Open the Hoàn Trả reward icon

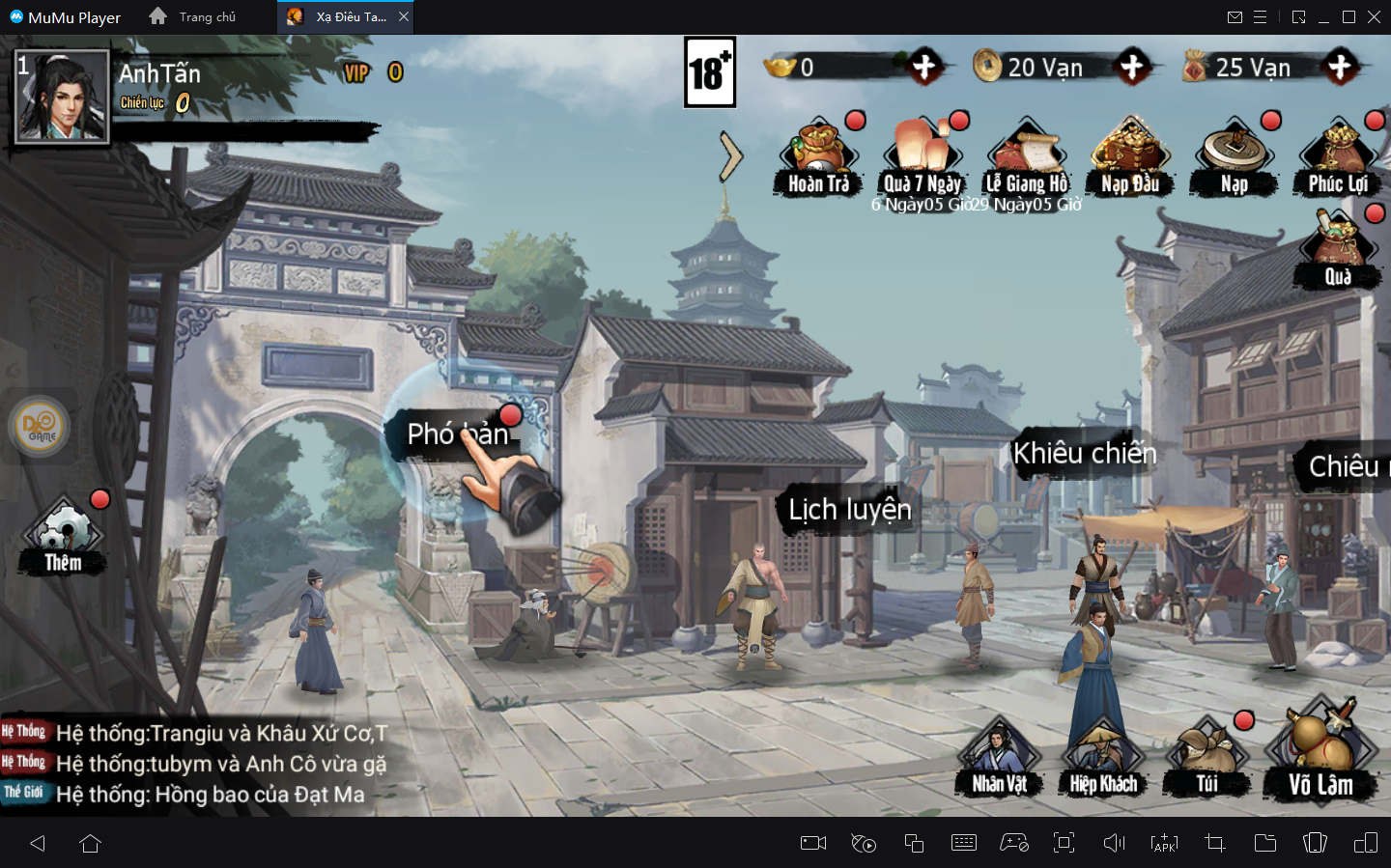(x=818, y=157)
